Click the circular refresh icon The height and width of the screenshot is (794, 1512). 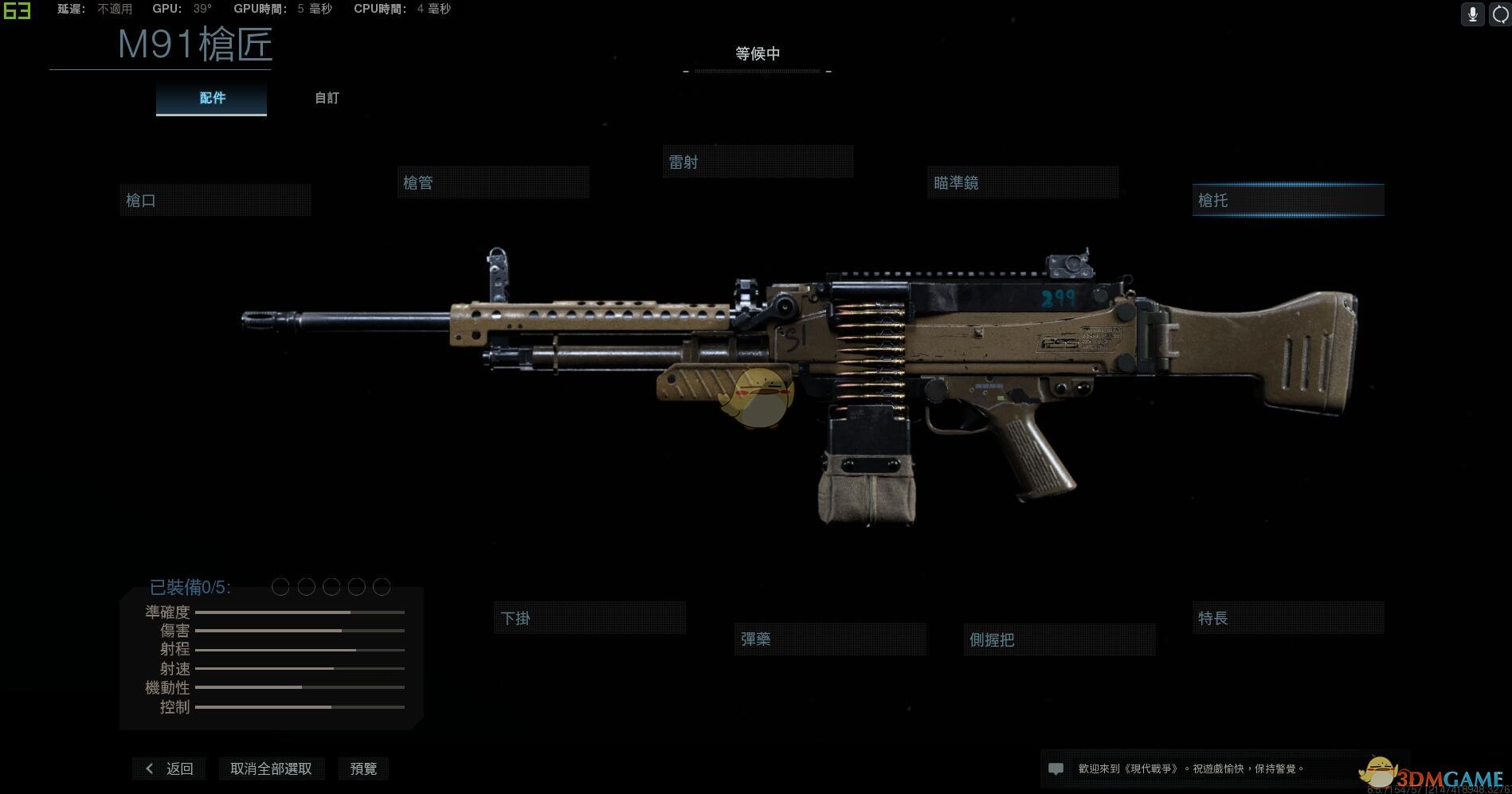(1500, 14)
